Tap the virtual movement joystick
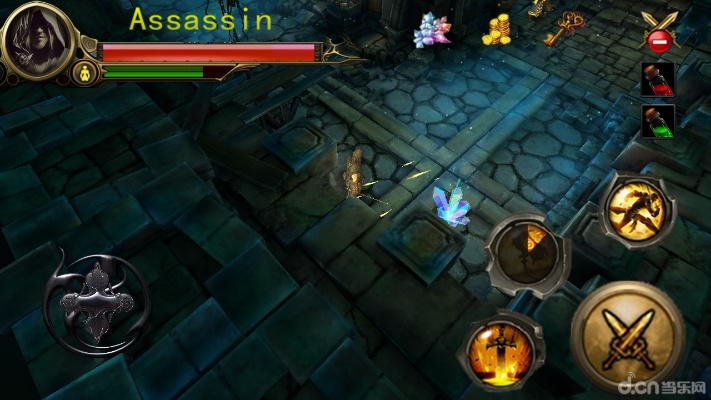The height and width of the screenshot is (400, 711). (x=96, y=296)
